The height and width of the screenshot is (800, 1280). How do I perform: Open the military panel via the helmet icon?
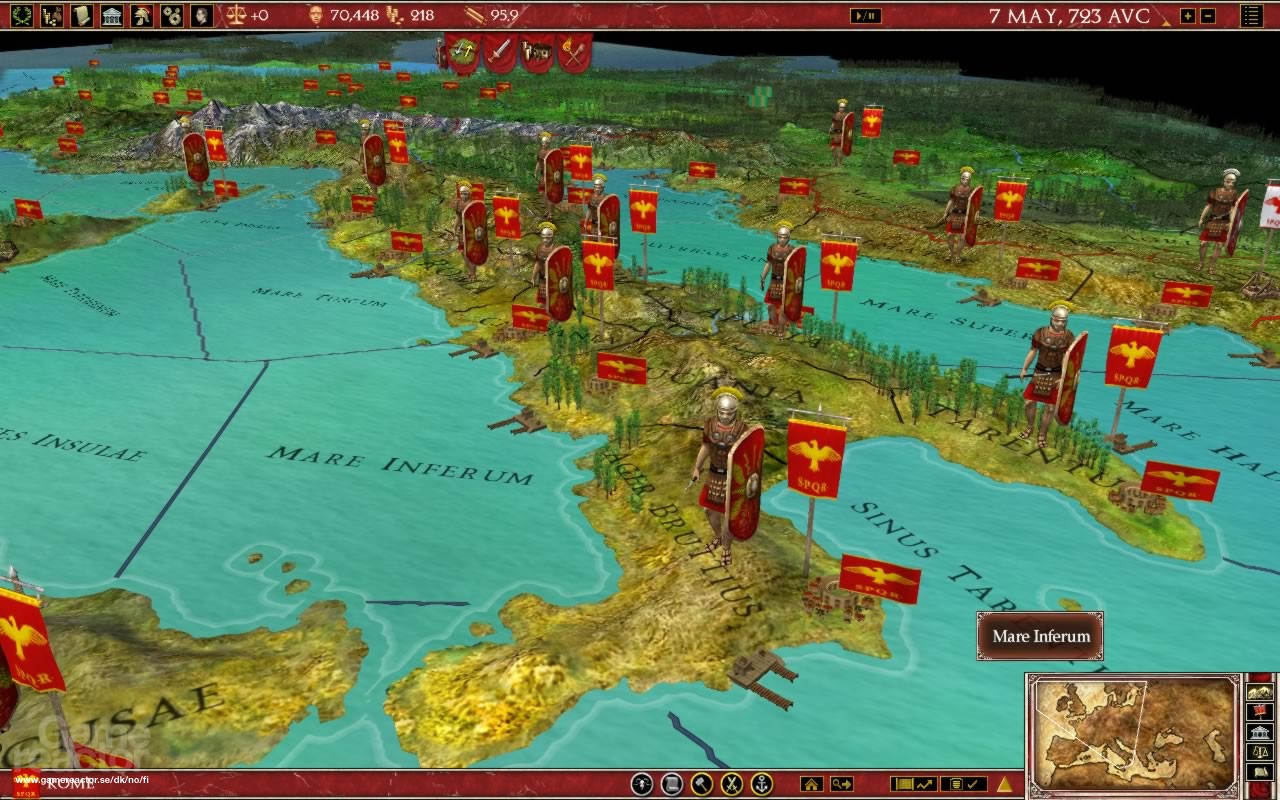click(141, 14)
